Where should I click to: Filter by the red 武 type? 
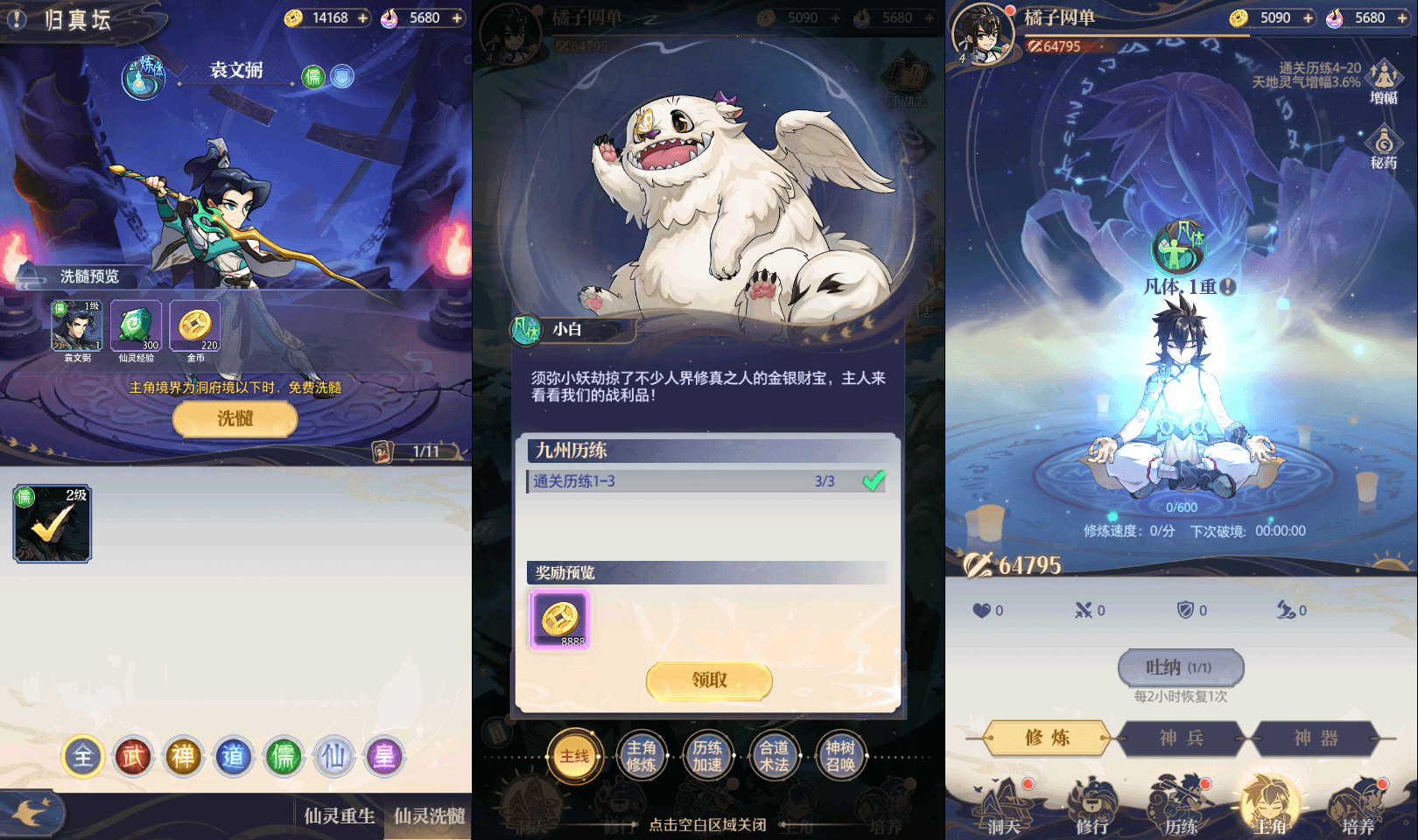coord(133,756)
